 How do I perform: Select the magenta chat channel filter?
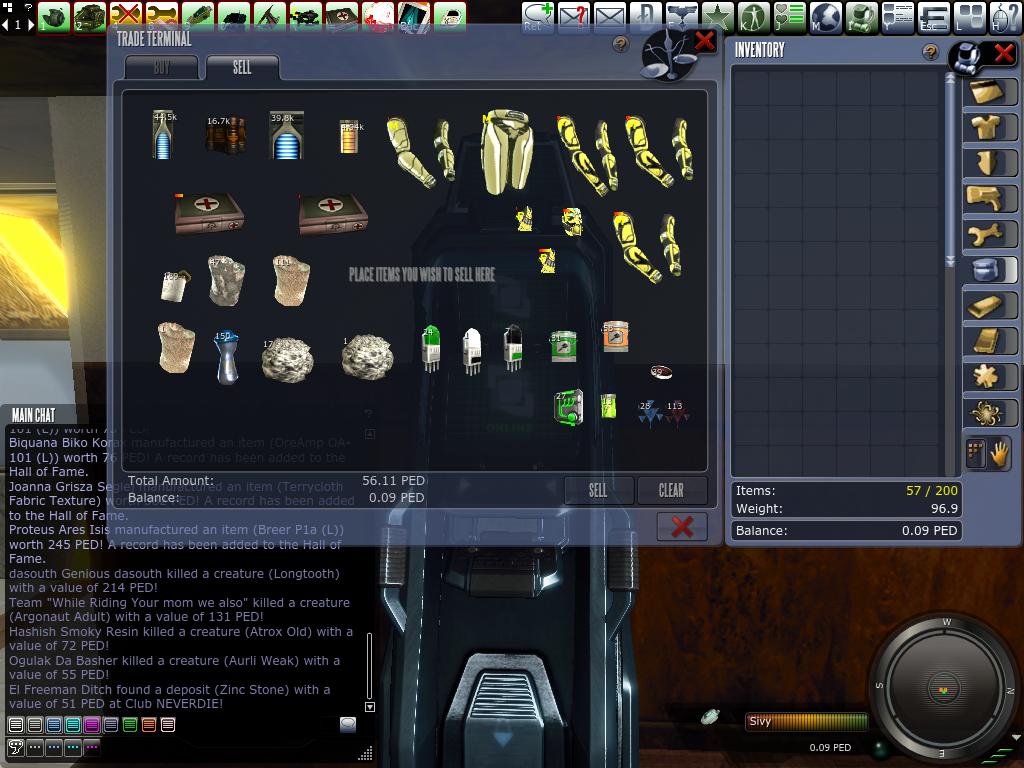(x=92, y=725)
